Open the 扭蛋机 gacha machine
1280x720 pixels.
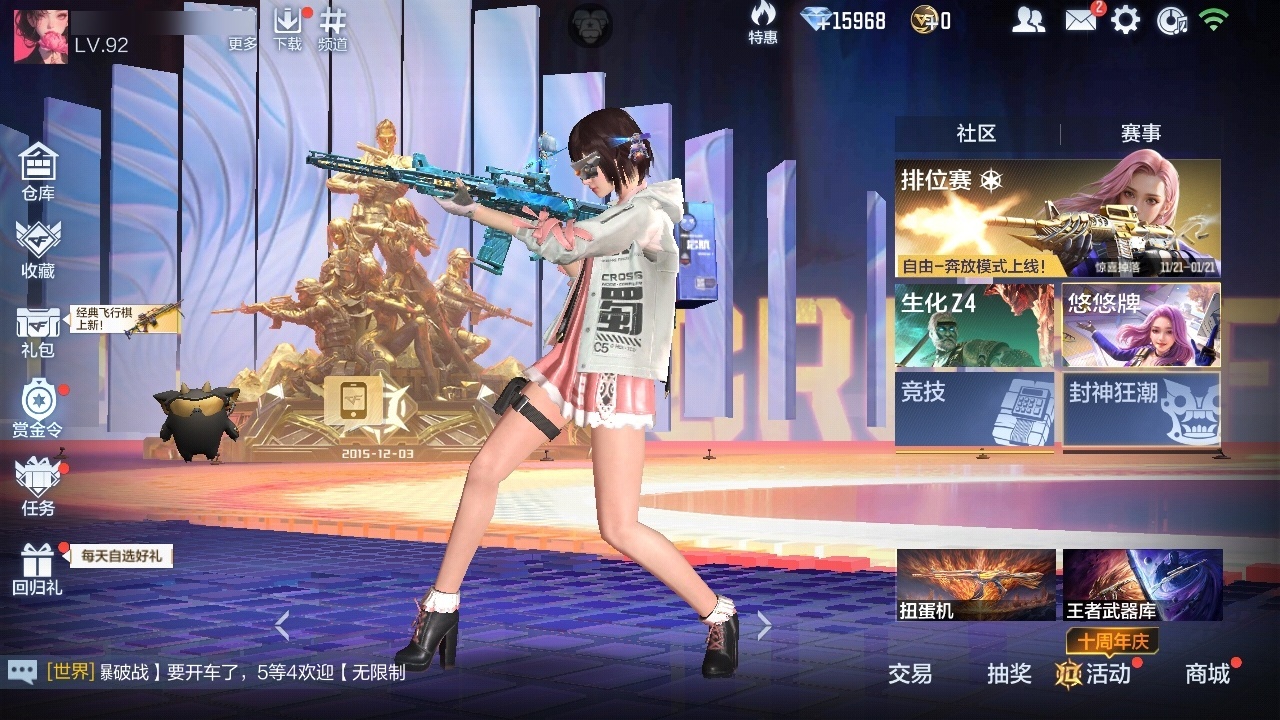tap(975, 585)
